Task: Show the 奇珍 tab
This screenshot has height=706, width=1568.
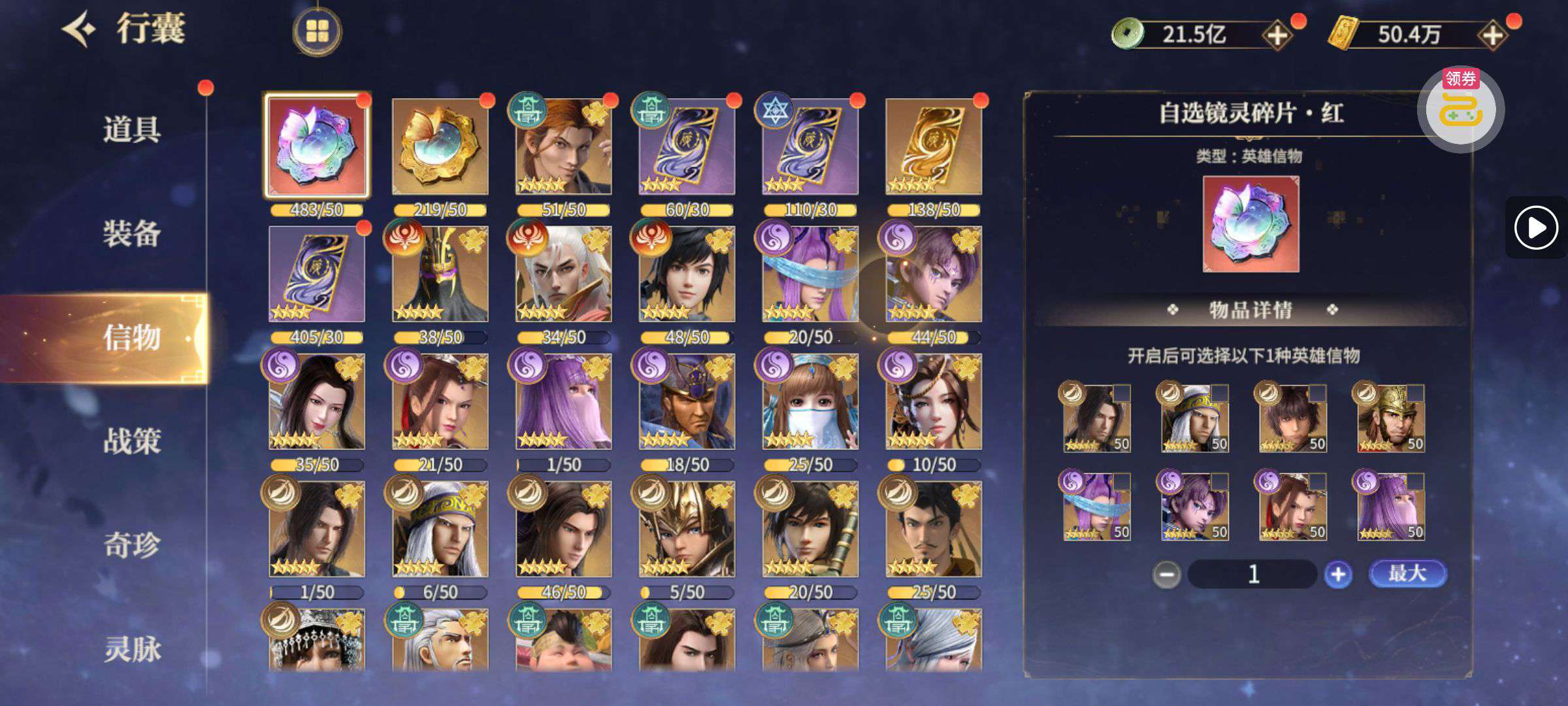Action: (131, 545)
